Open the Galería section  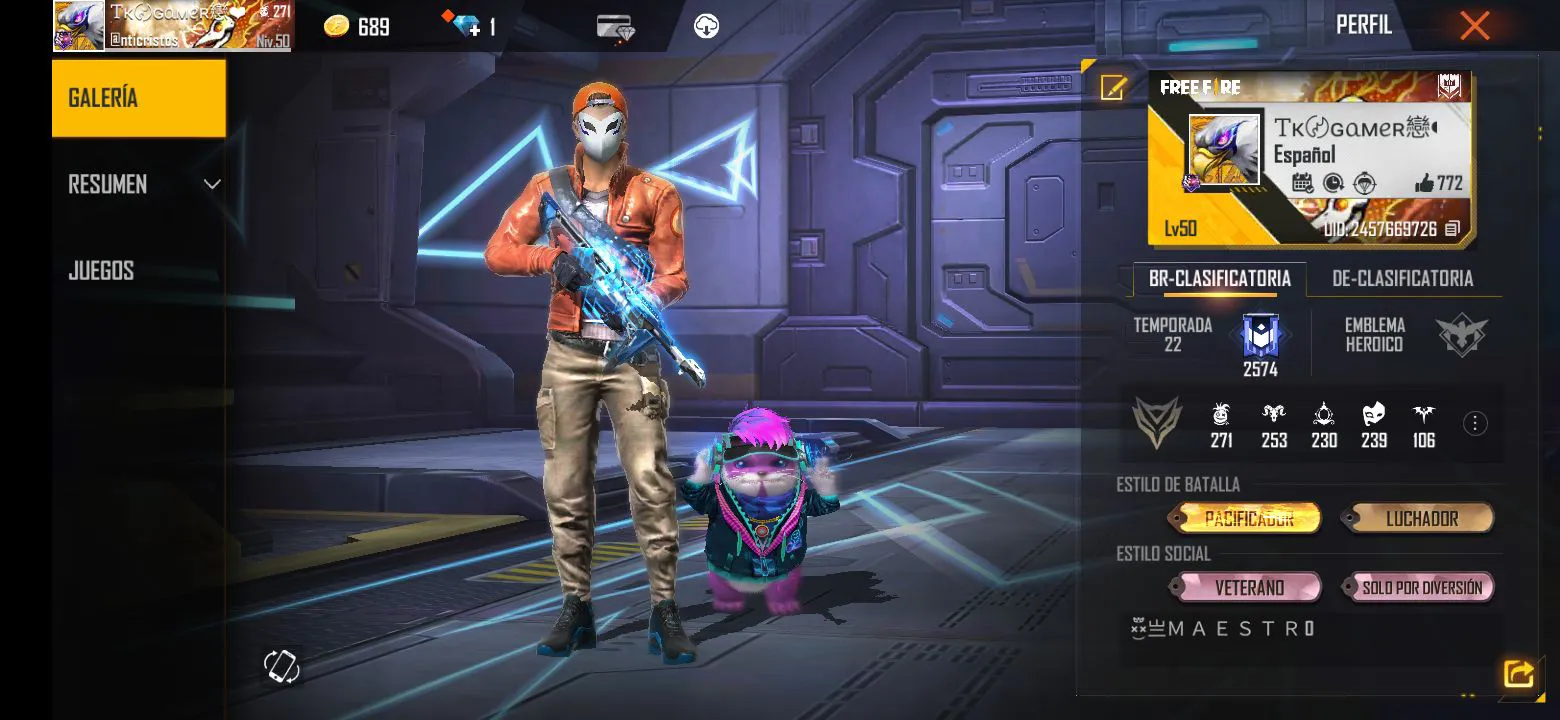(x=138, y=98)
